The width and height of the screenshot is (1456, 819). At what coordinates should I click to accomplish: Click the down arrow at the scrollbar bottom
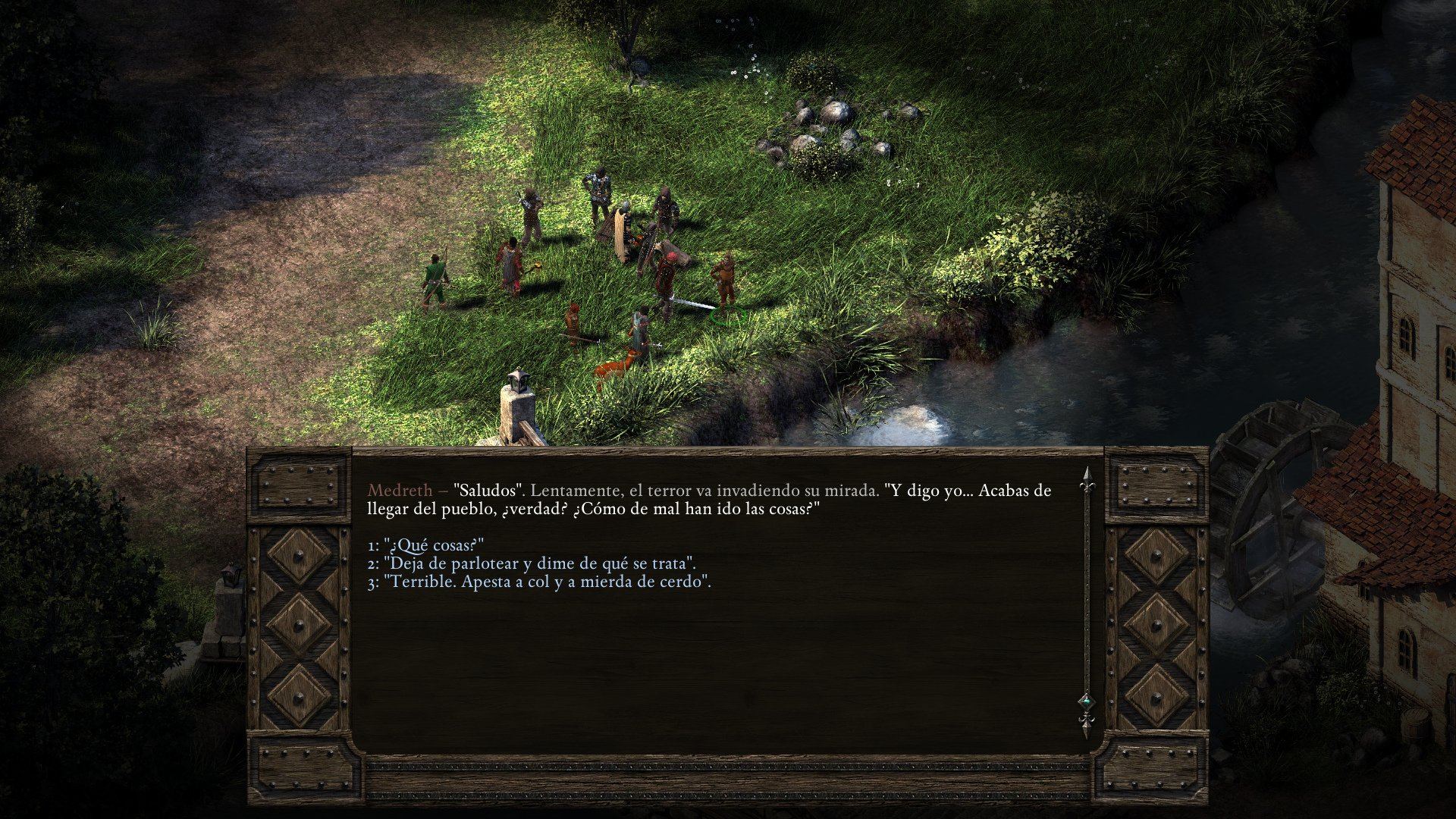[x=1088, y=726]
